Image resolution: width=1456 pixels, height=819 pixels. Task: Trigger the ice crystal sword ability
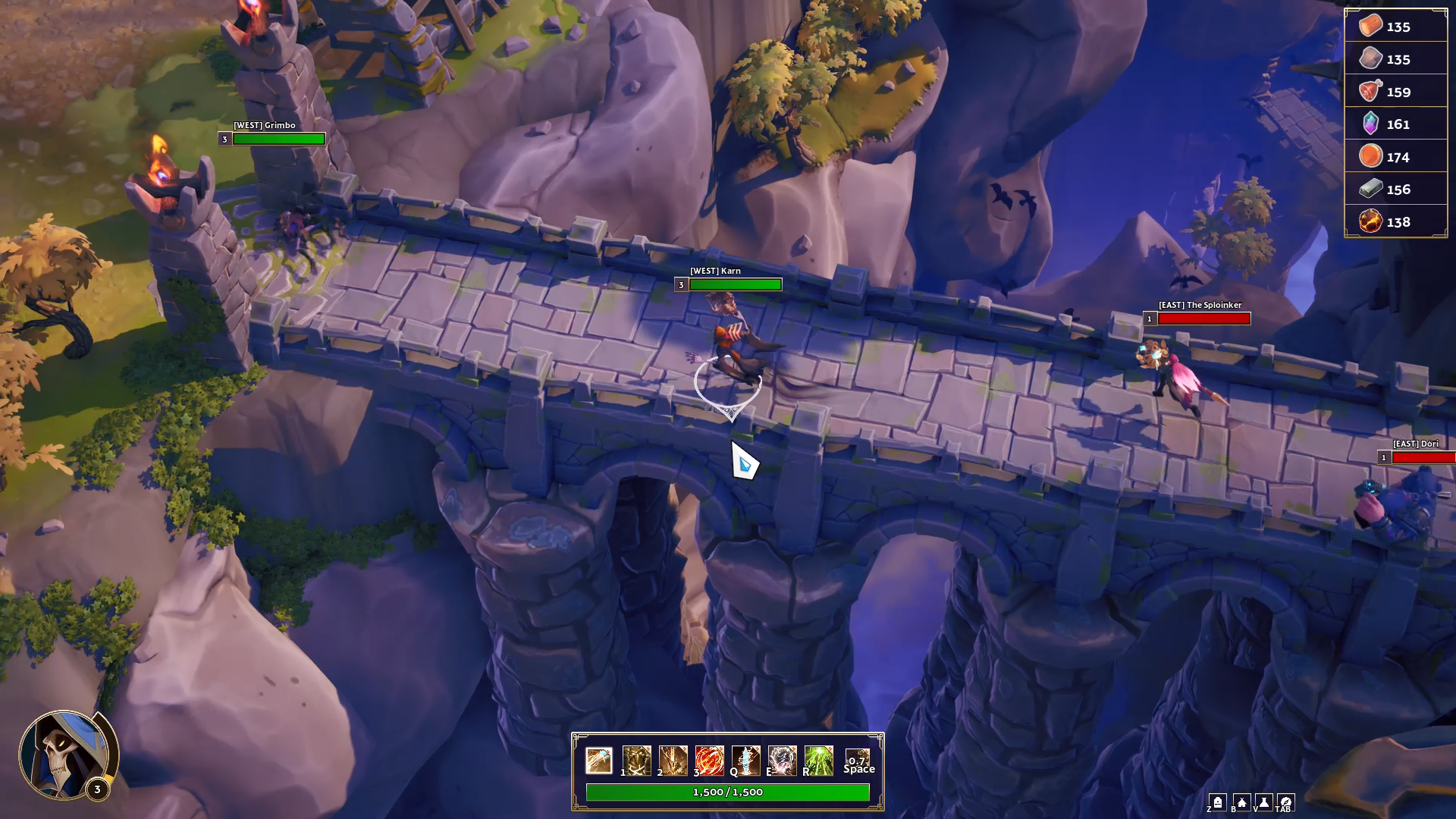click(x=745, y=760)
